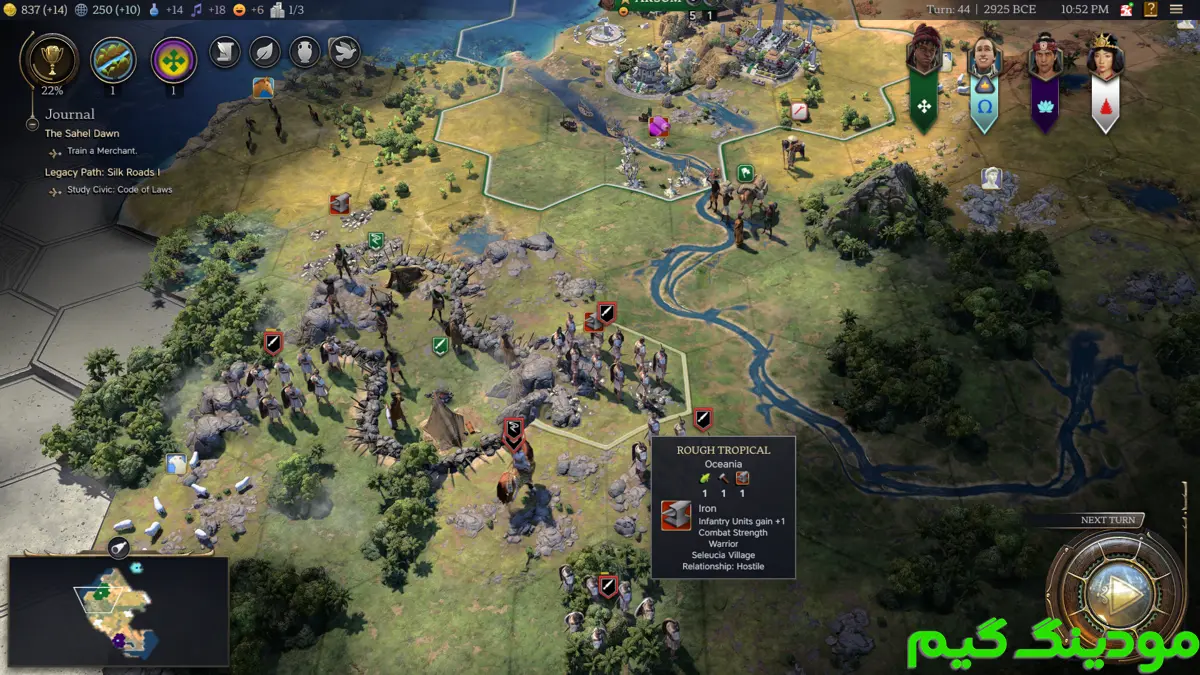Click the leaf icon button
Screen dimensions: 1200x675
point(265,52)
